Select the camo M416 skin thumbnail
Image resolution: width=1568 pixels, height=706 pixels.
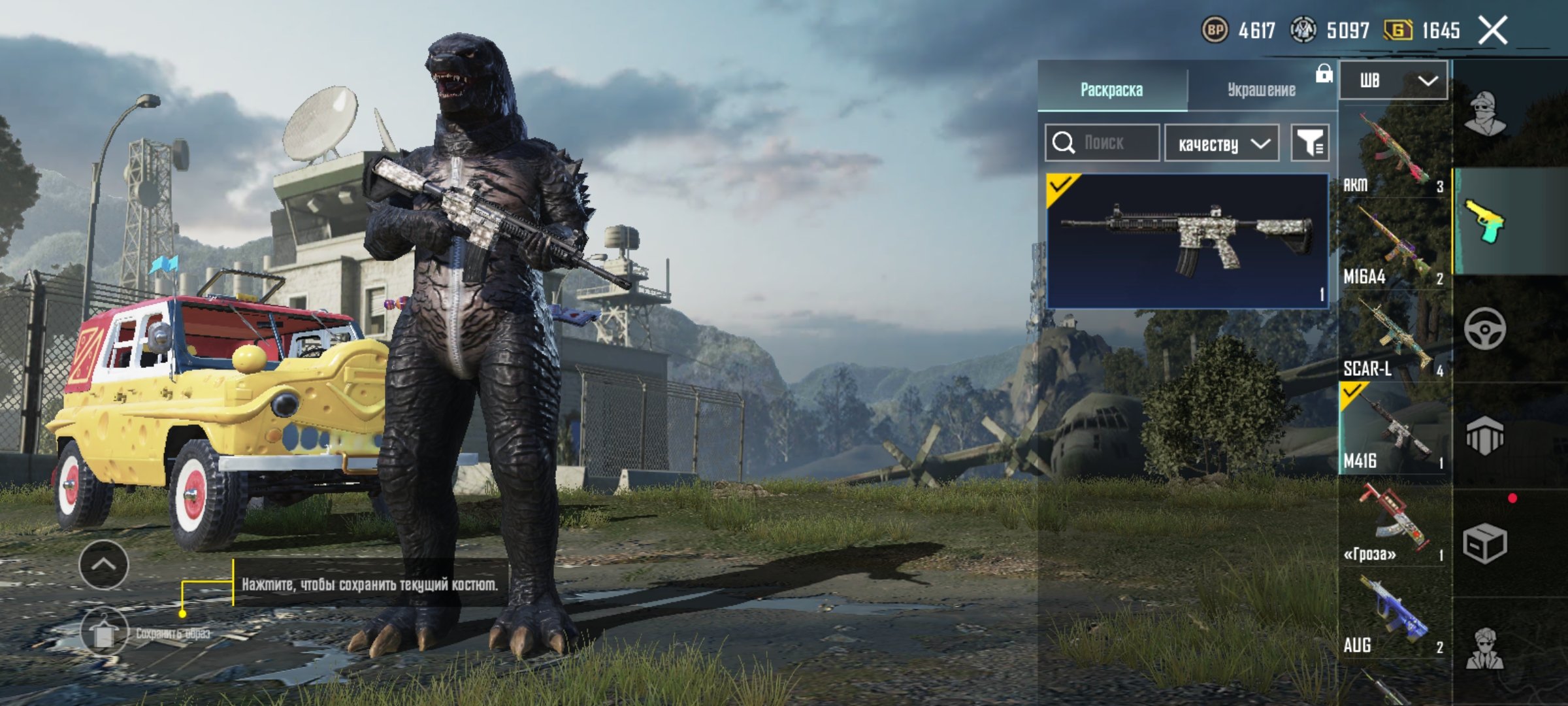point(1186,241)
